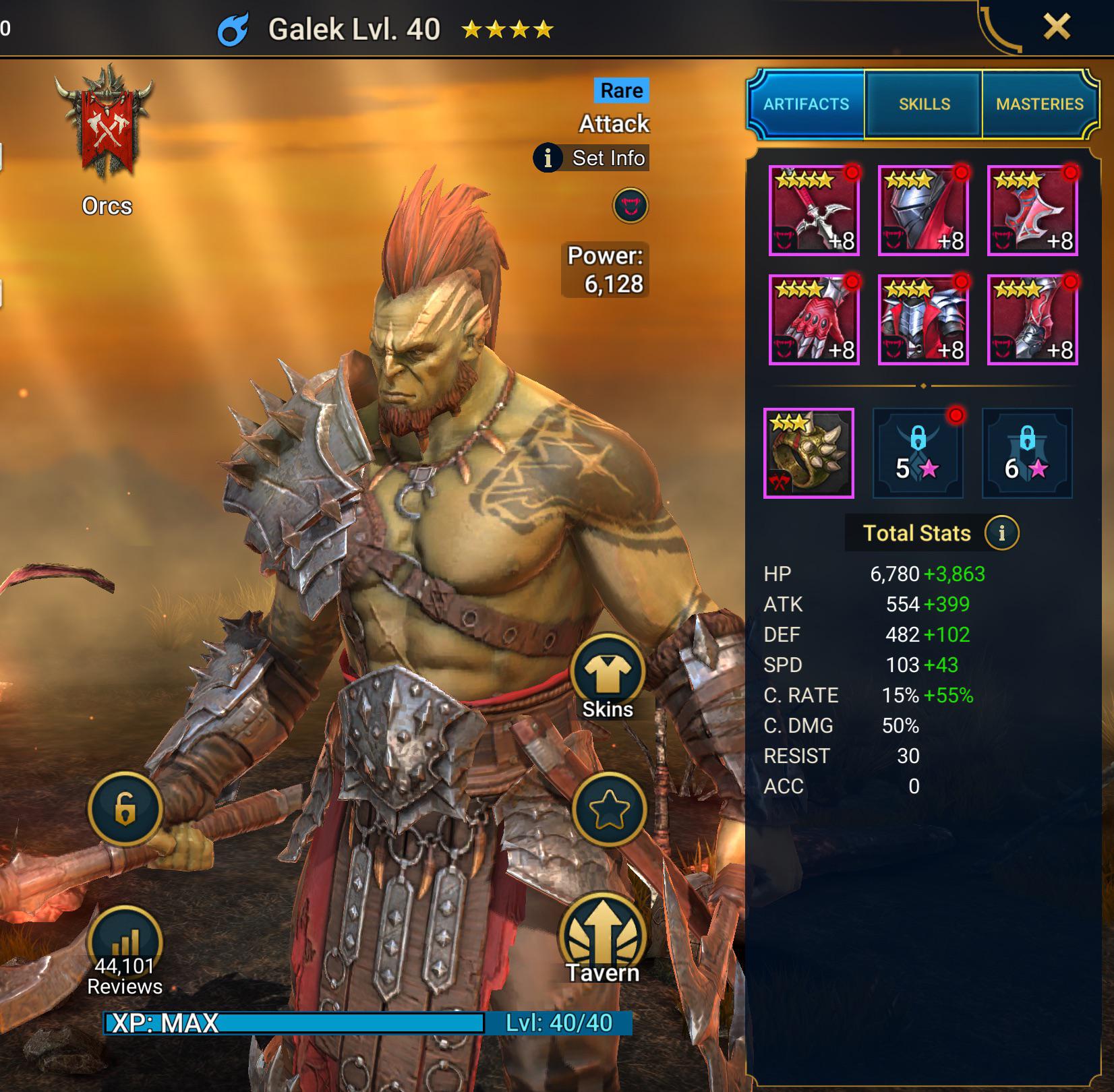The image size is (1114, 1092).
Task: Select the equipped spiked ring accessory
Action: (x=809, y=453)
